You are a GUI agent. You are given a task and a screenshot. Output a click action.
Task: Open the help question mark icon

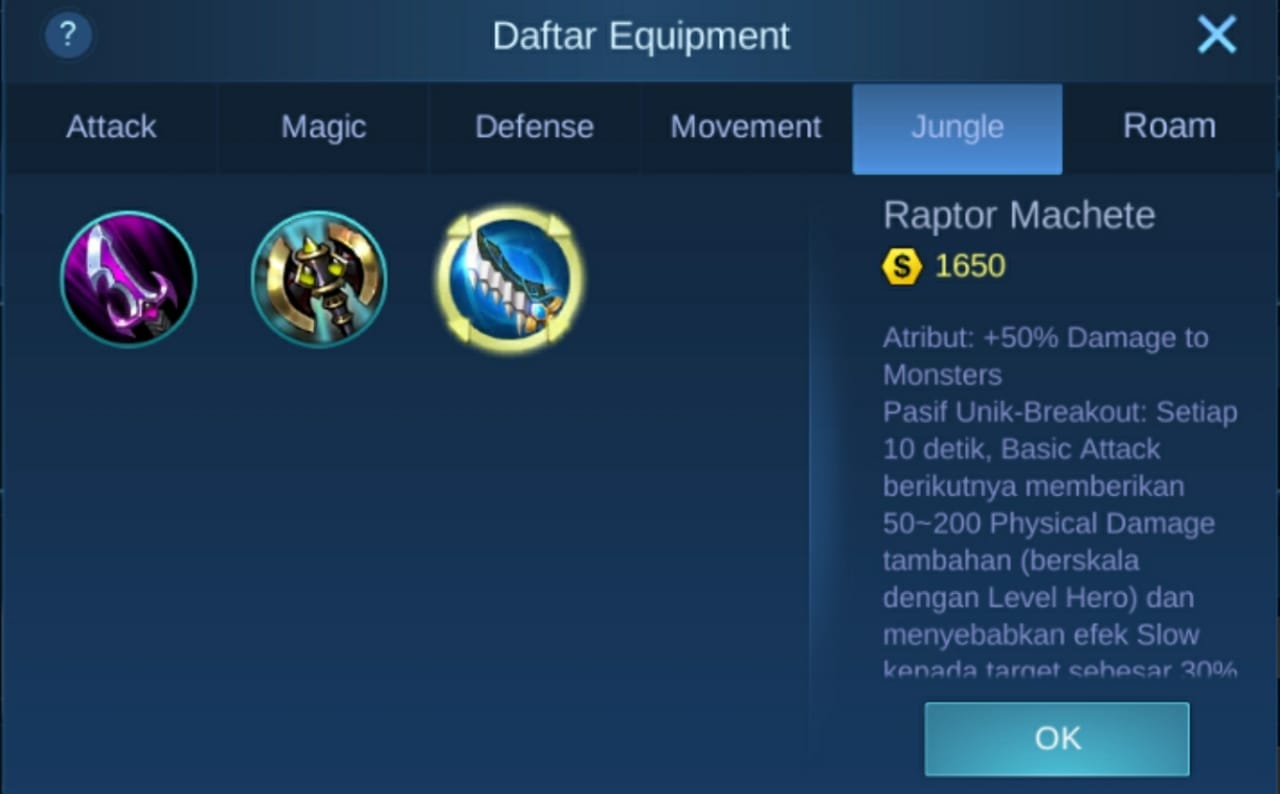pos(67,35)
